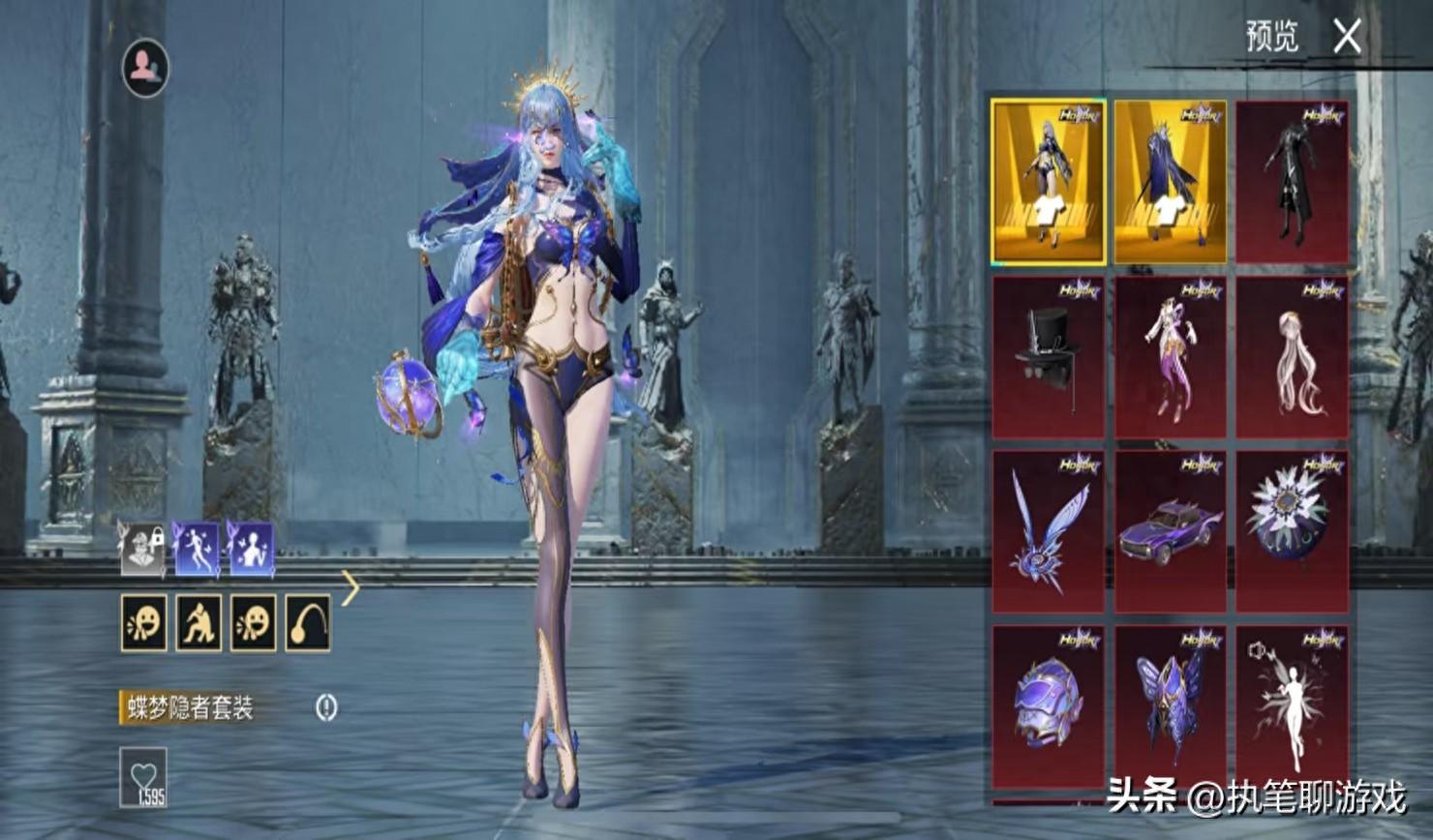Select the black top hat item

click(x=1048, y=357)
